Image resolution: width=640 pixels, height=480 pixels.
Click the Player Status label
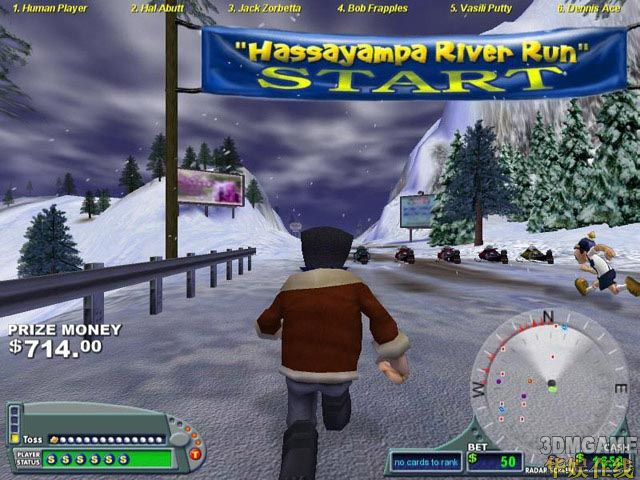(27, 459)
